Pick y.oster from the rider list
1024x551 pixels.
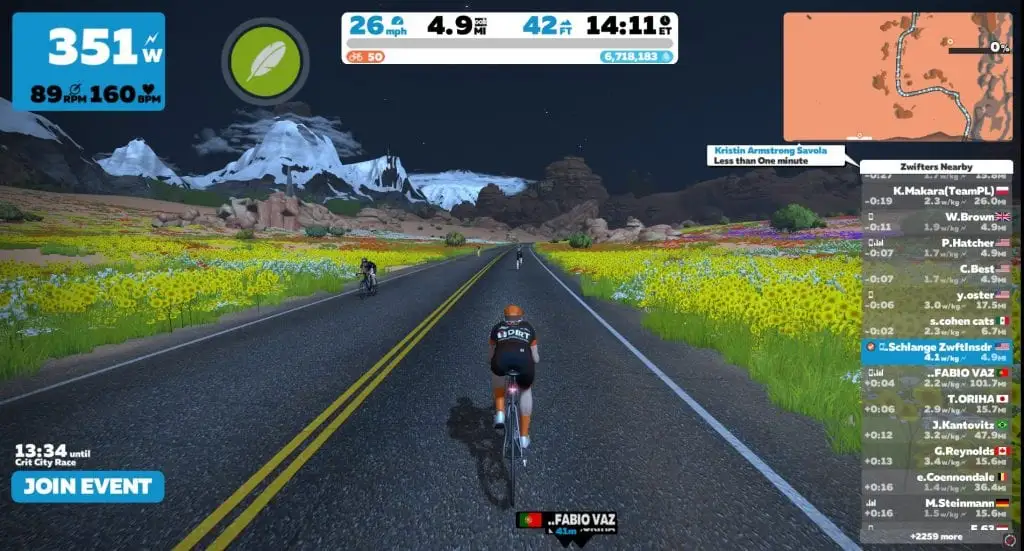tap(936, 298)
